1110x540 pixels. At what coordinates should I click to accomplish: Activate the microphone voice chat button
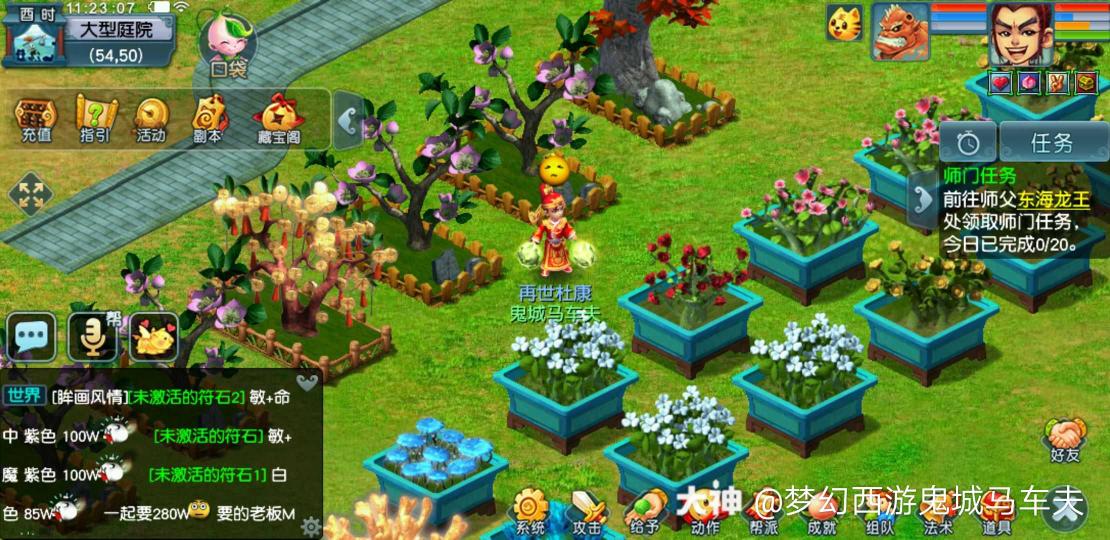pyautogui.click(x=93, y=337)
